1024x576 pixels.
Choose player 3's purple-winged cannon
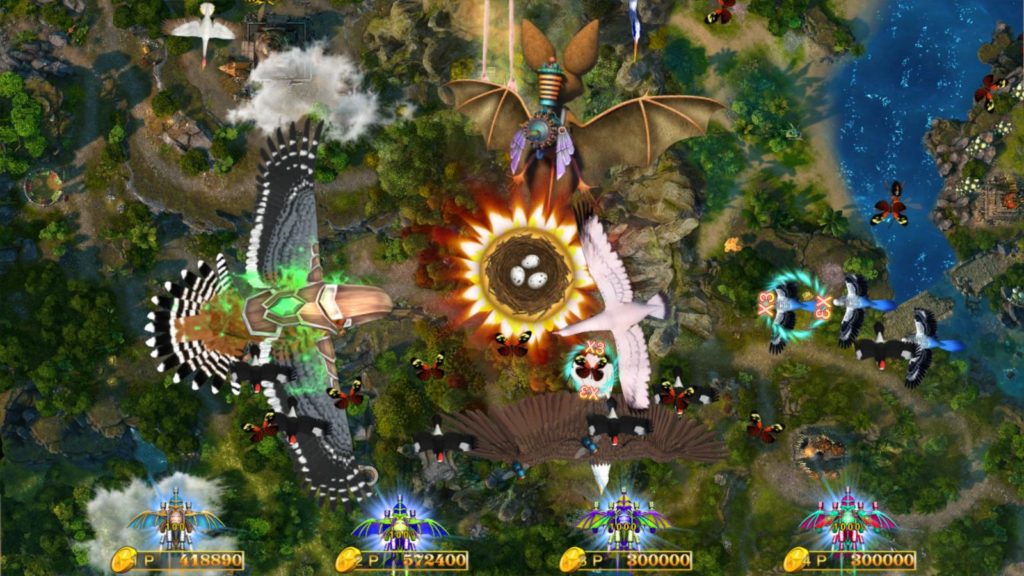[624, 520]
